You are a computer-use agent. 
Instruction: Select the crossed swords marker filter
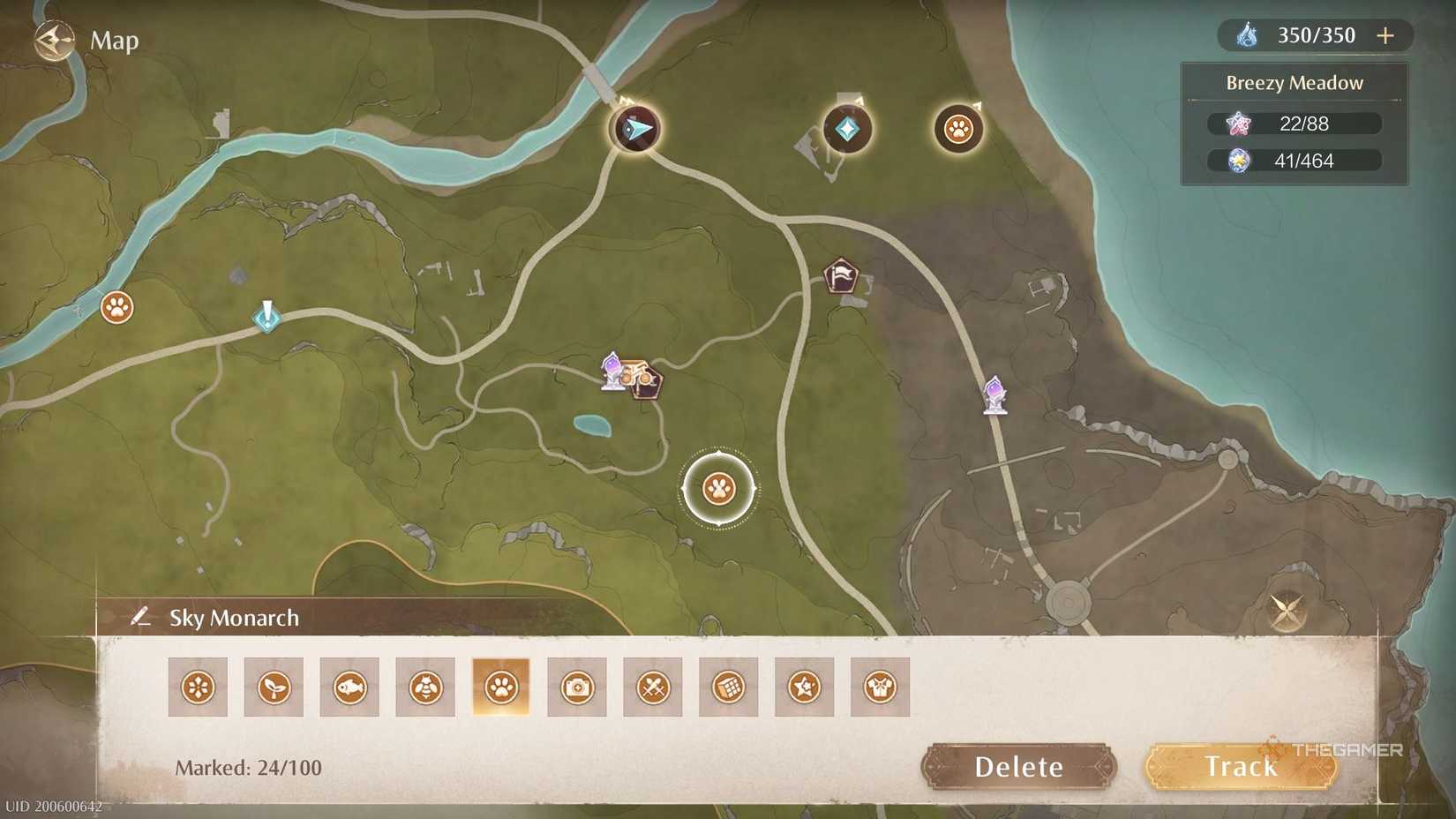652,686
